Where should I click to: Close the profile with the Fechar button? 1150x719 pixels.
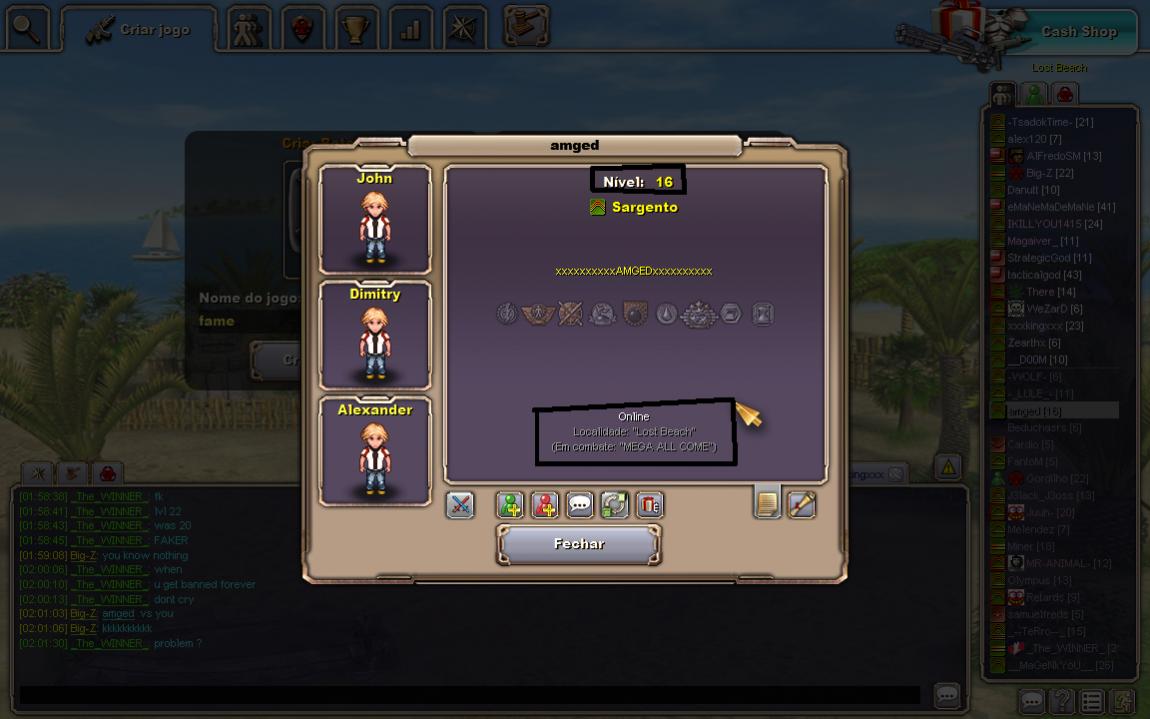pos(579,544)
